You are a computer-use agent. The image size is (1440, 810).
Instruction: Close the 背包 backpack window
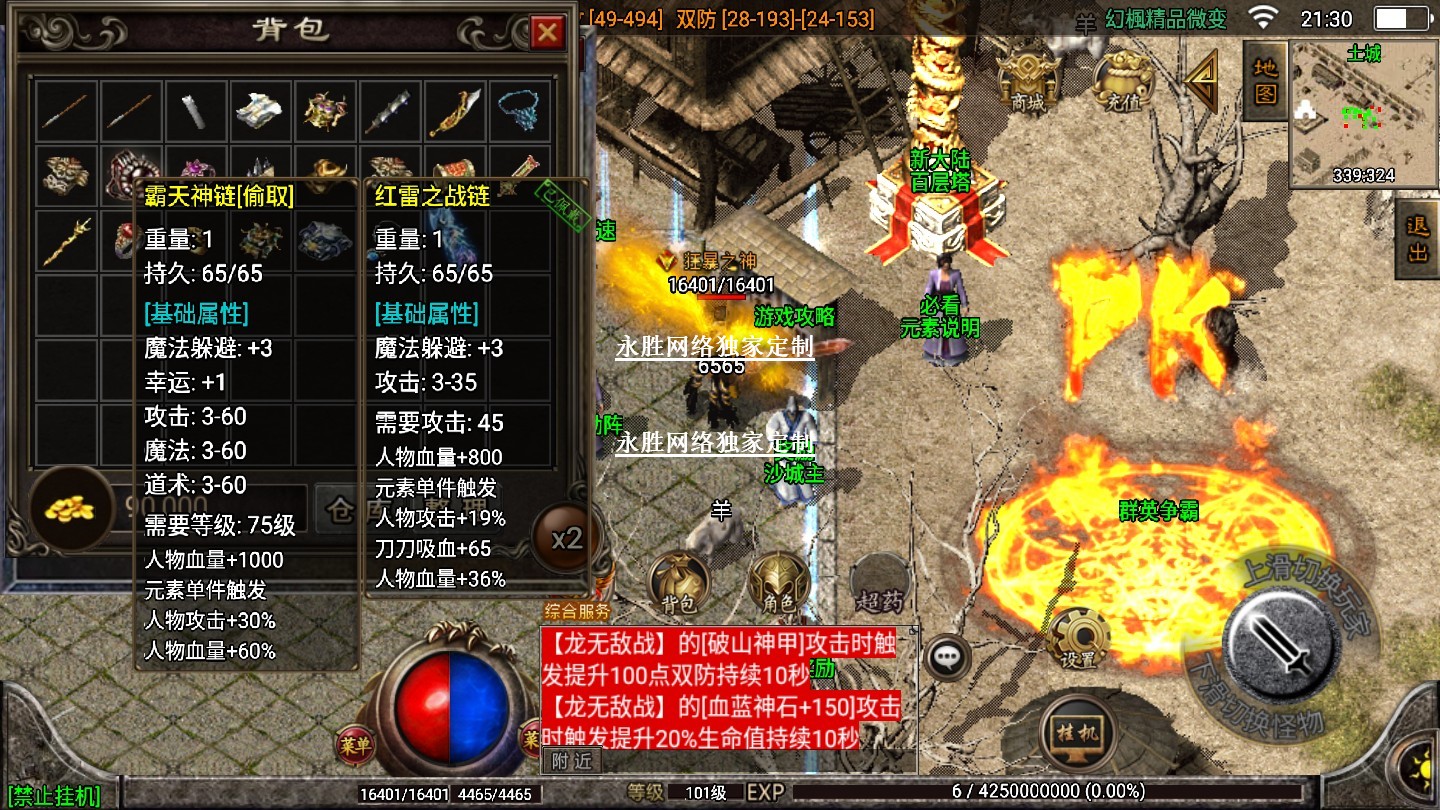point(547,33)
